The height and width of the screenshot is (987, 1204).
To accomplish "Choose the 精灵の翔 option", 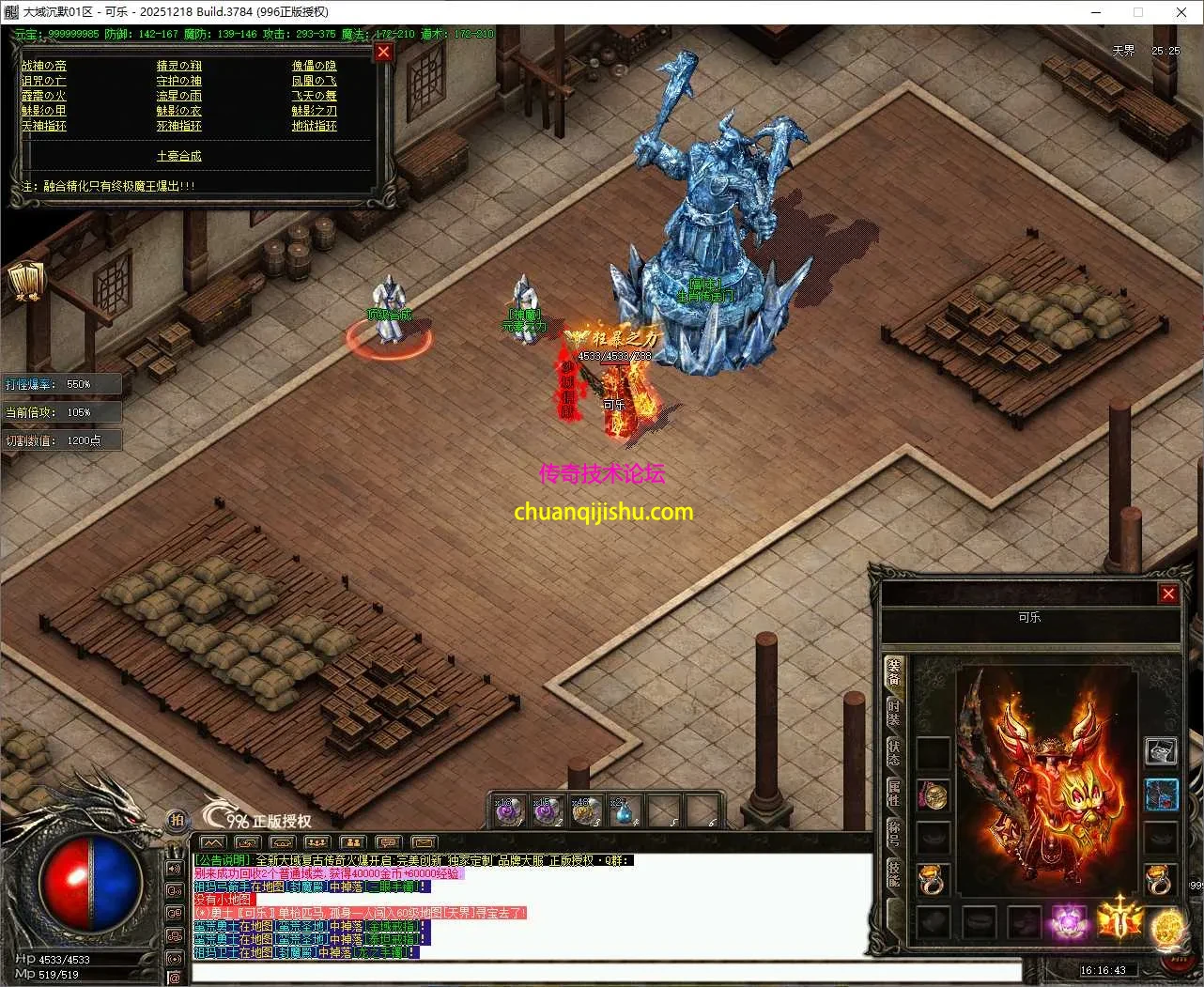I will click(178, 66).
